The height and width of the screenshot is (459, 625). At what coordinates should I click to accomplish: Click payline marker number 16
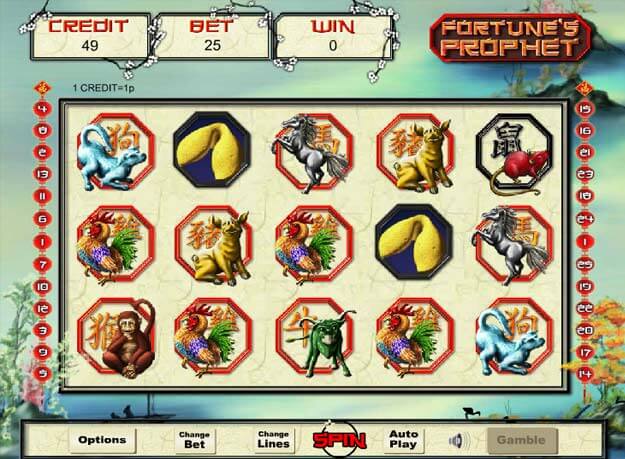586,130
